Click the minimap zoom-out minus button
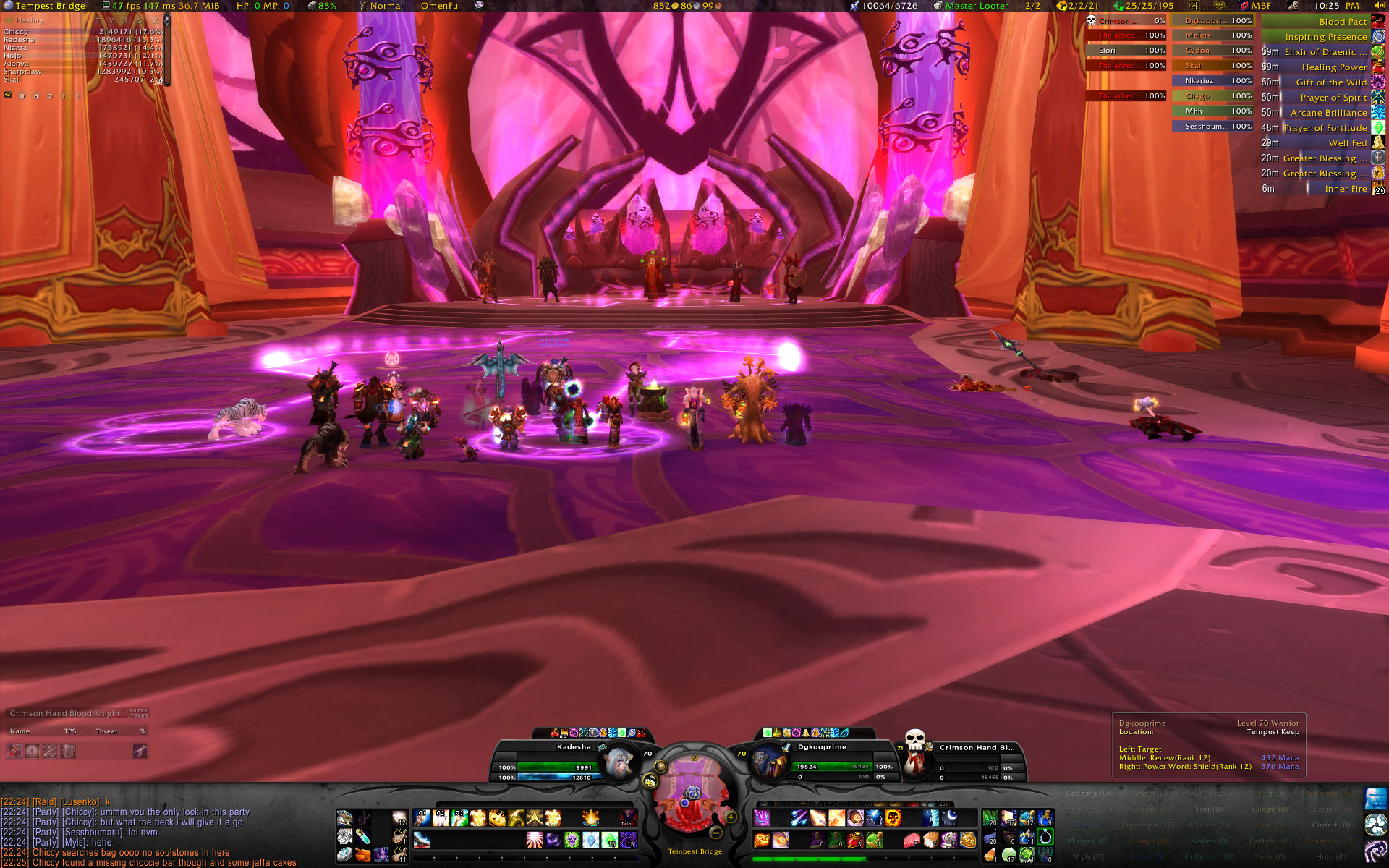The width and height of the screenshot is (1389, 868). (x=715, y=832)
